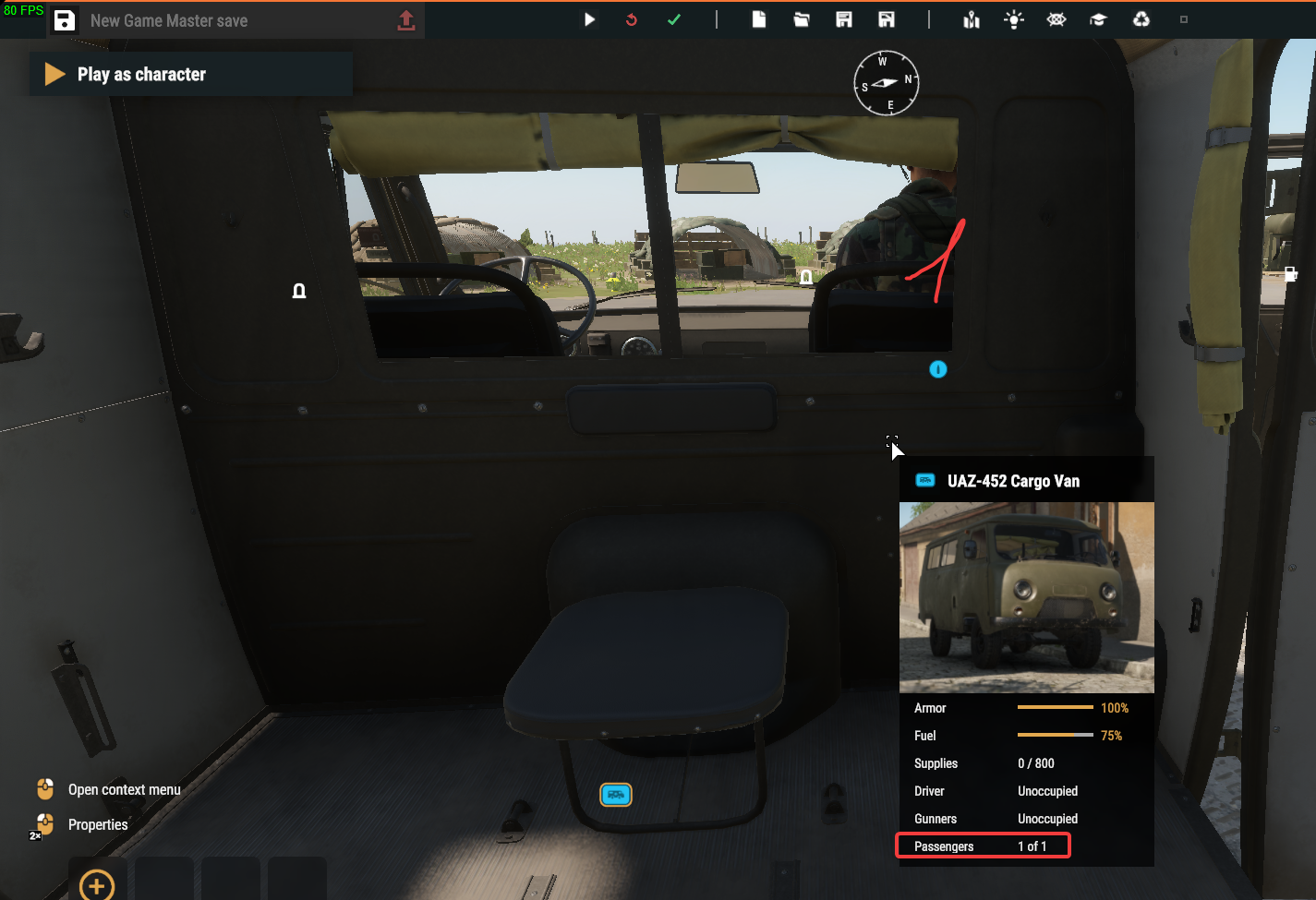Select the blue vehicle marker icon
The image size is (1316, 900).
point(616,794)
